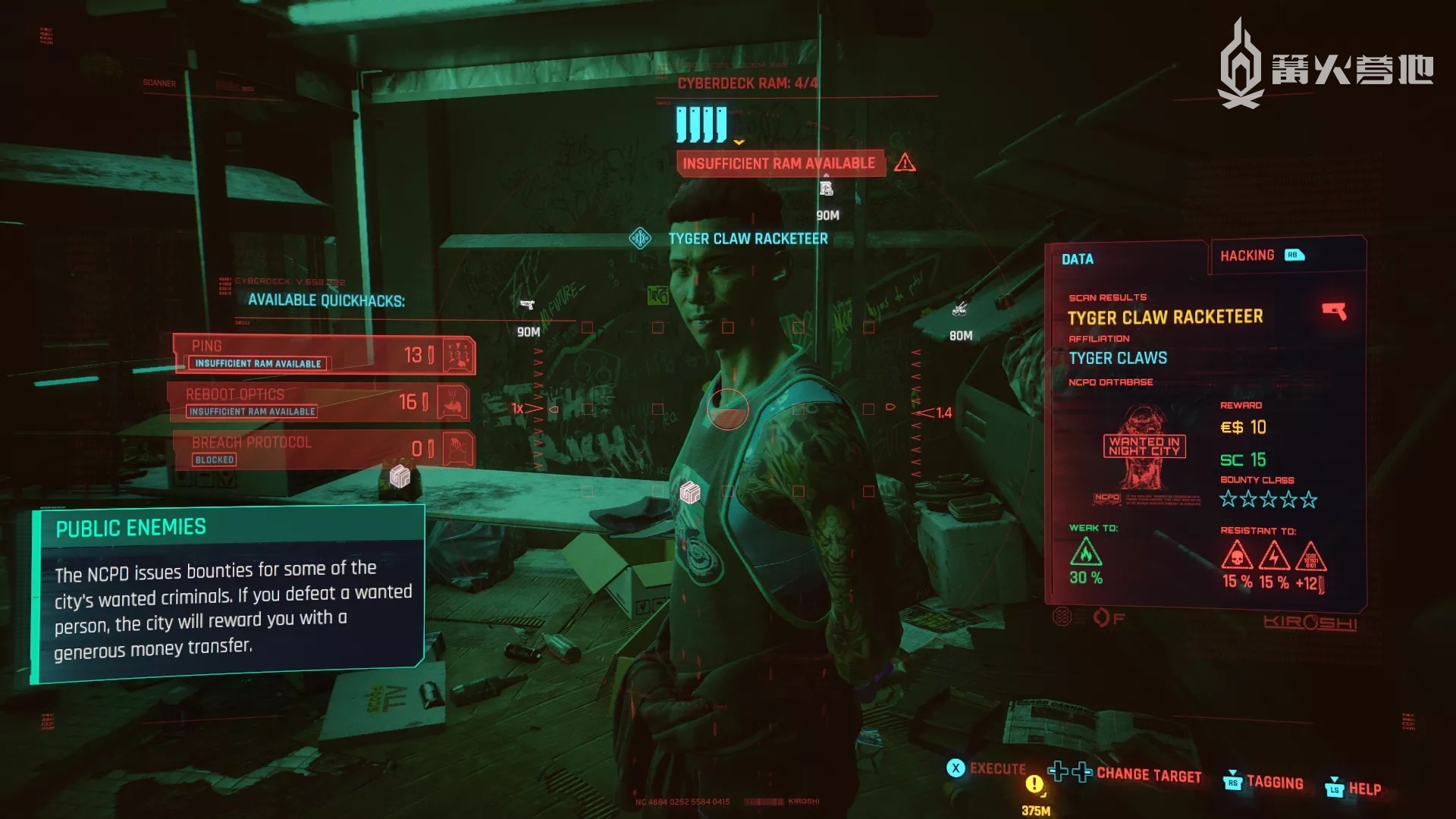Image resolution: width=1456 pixels, height=819 pixels.
Task: Select the blocked Breach Protocol quickhack
Action: [322, 449]
